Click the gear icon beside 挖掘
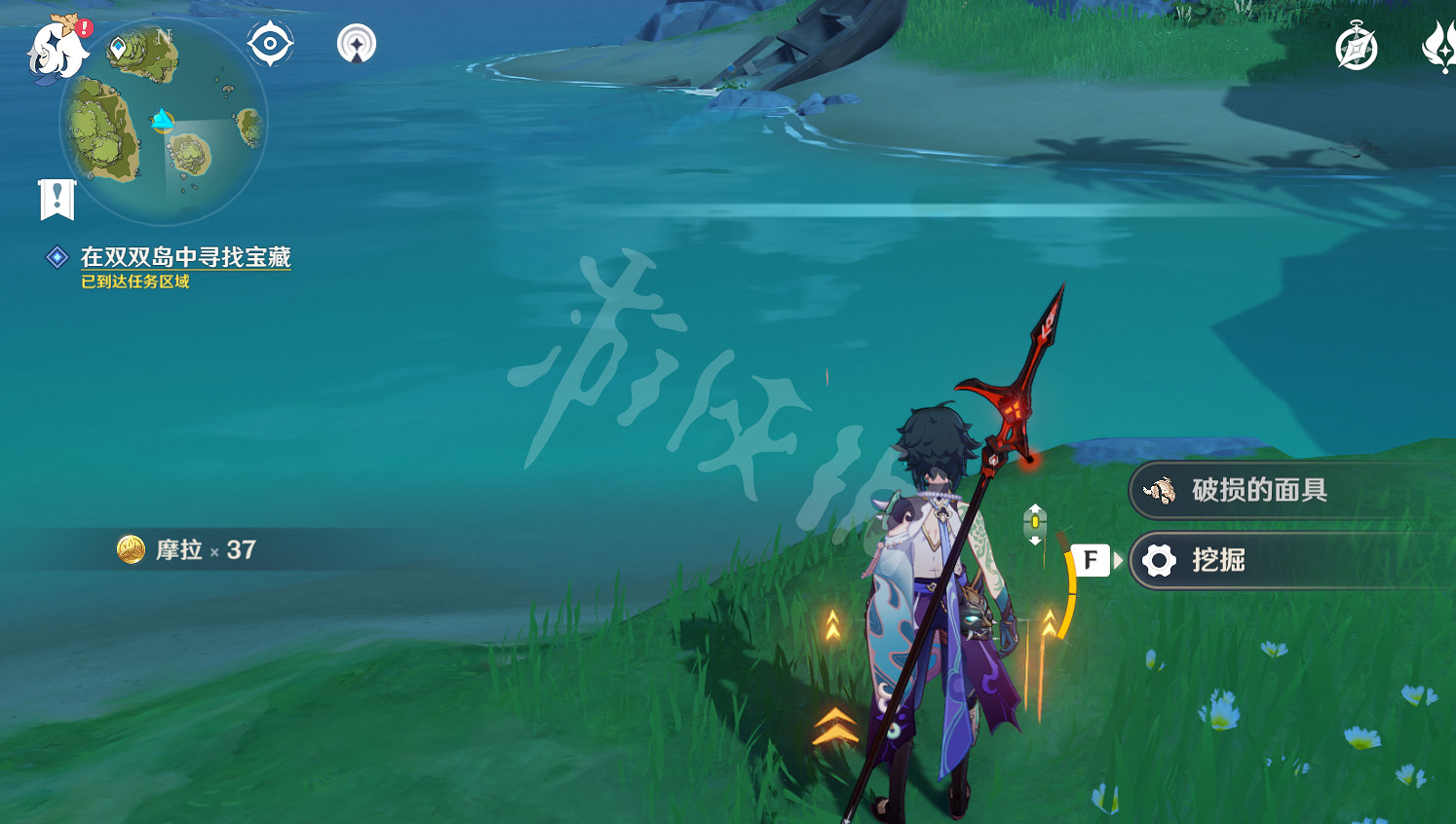Image resolution: width=1456 pixels, height=824 pixels. pyautogui.click(x=1158, y=560)
